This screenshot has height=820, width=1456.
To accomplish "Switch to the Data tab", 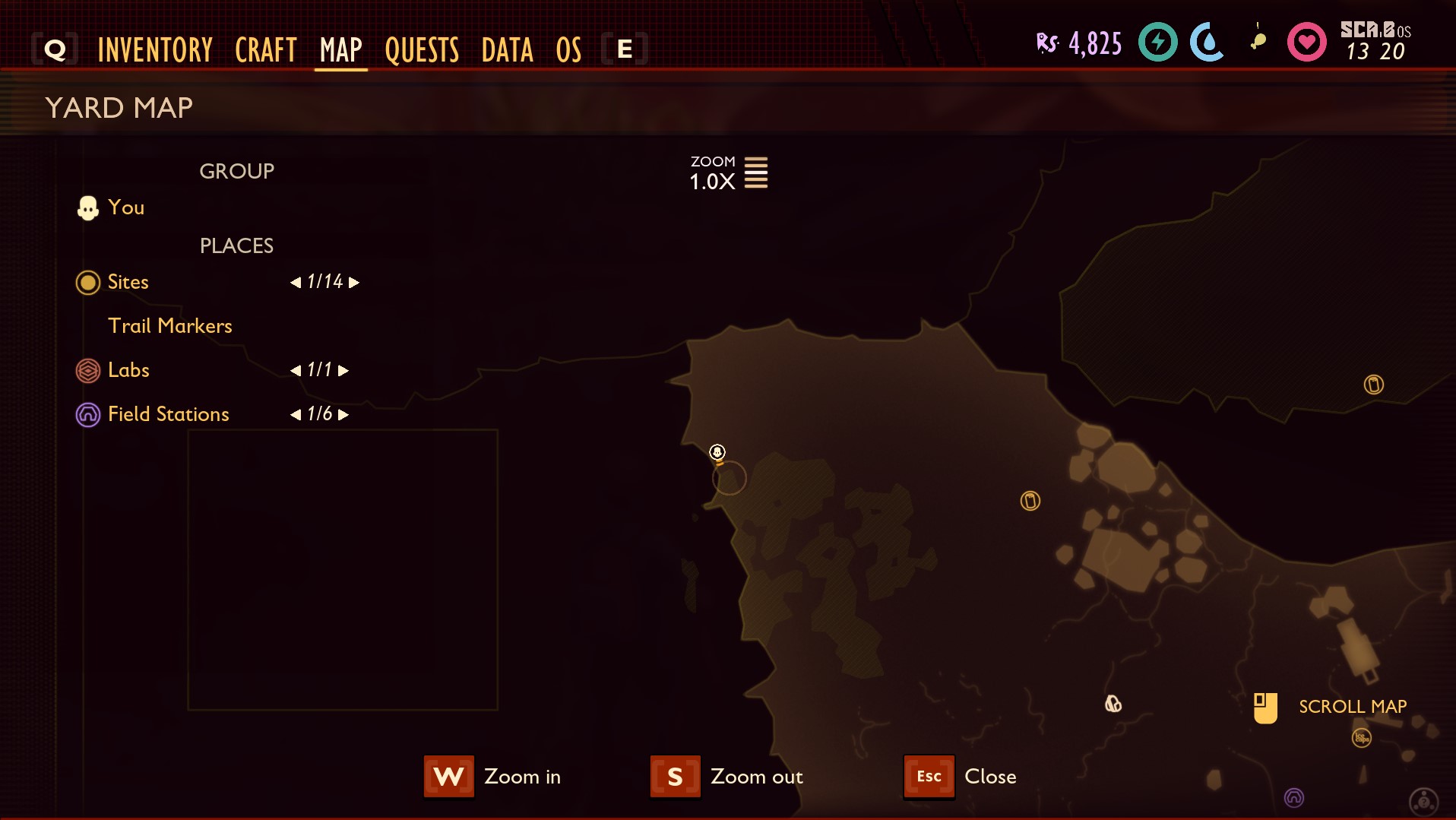I will (x=507, y=50).
